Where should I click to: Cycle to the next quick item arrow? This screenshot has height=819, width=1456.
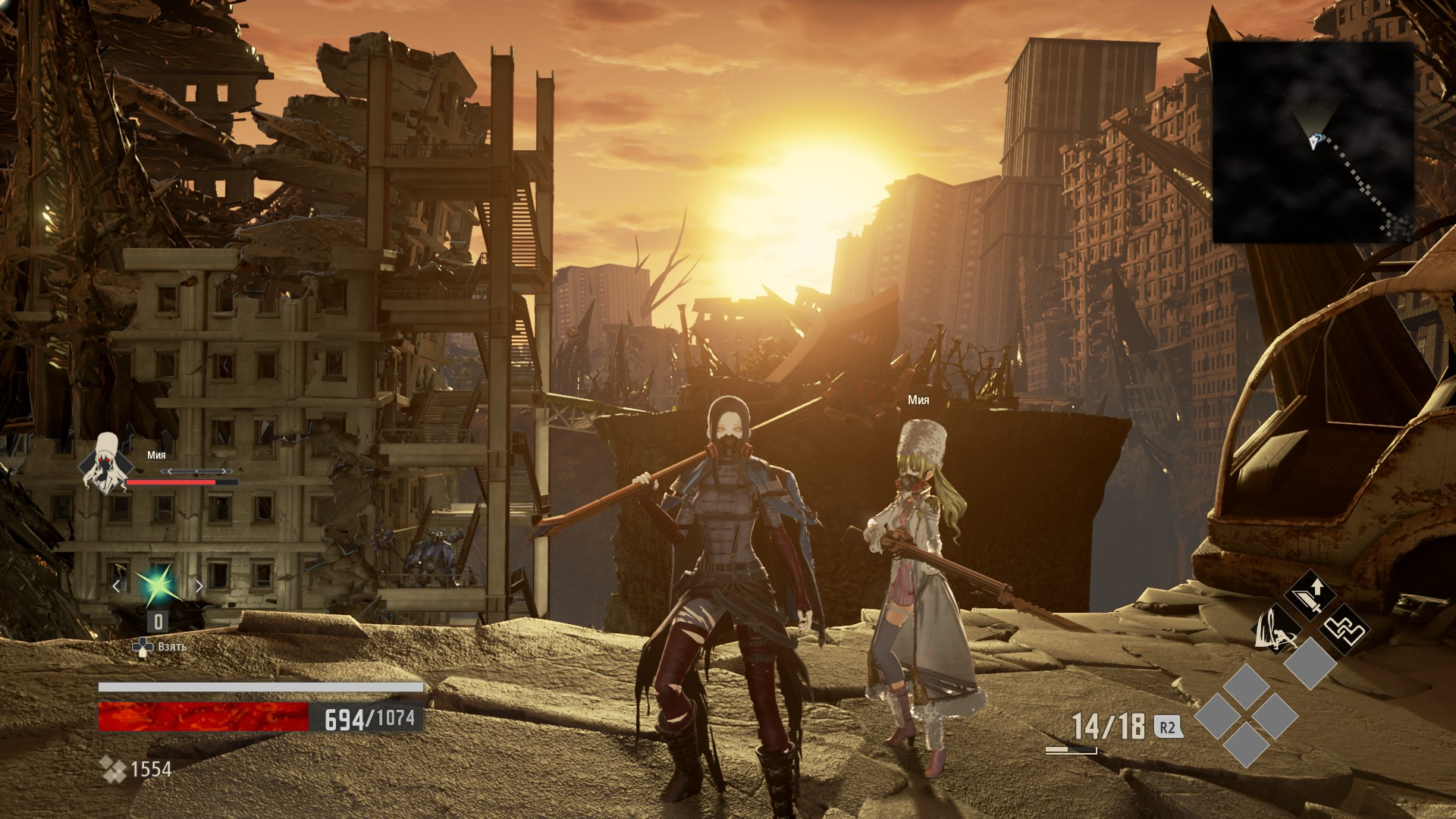click(199, 585)
